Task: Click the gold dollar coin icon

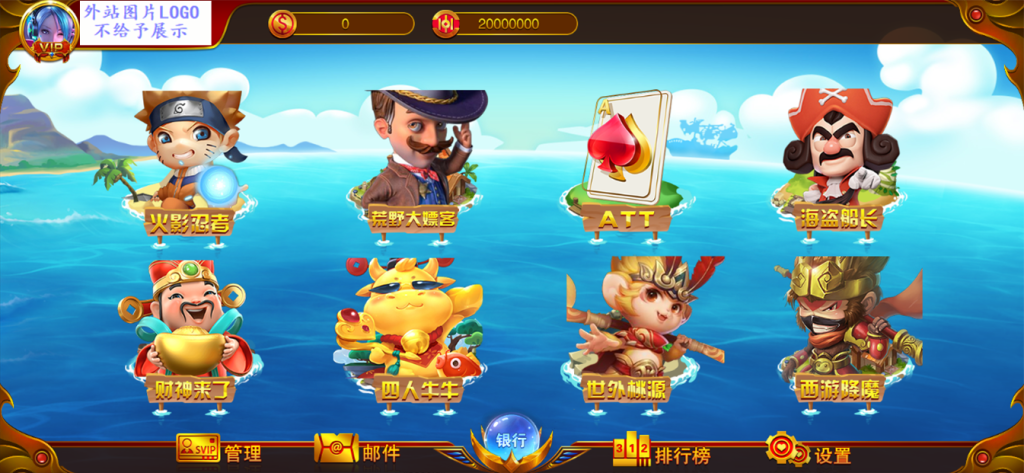Action: pyautogui.click(x=283, y=23)
